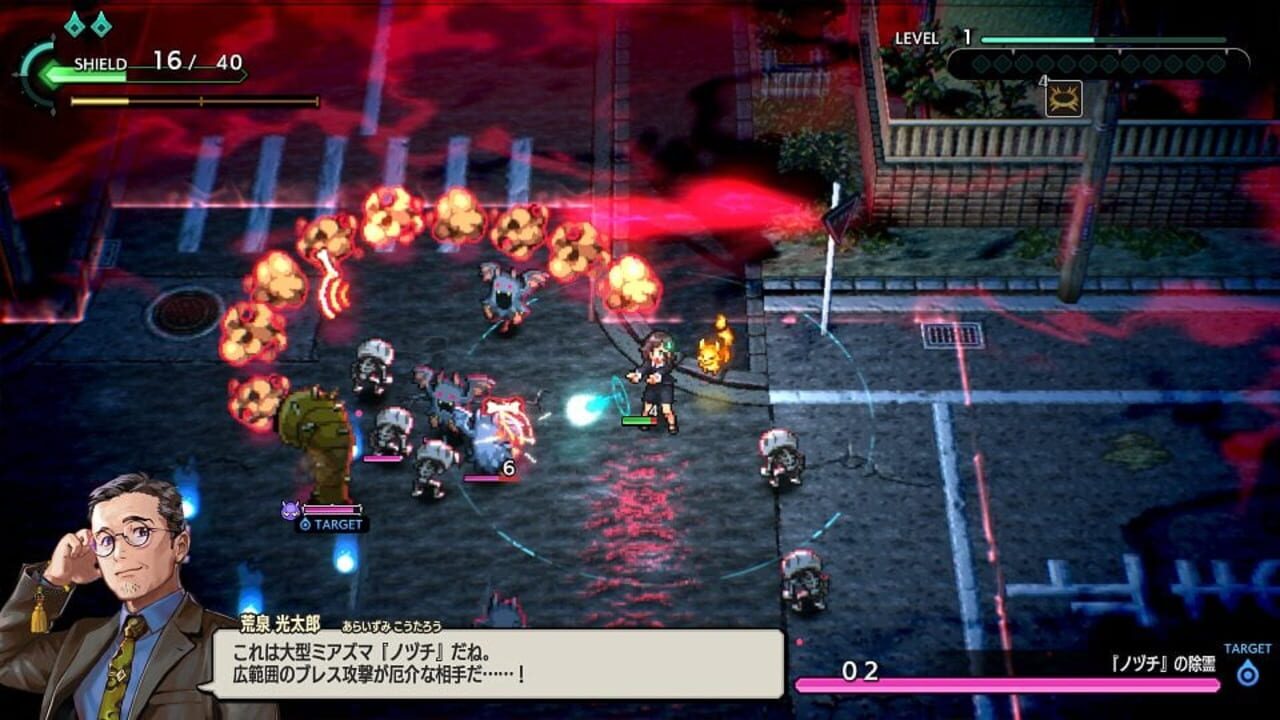Select the spider-crab ability icon below the level bar

(x=1063, y=99)
